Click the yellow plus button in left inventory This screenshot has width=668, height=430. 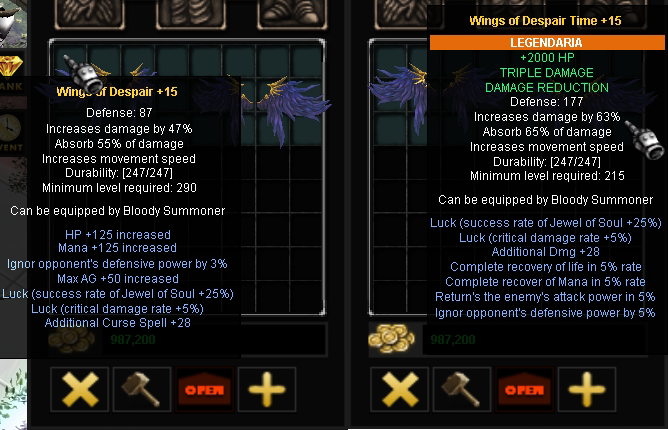click(266, 388)
